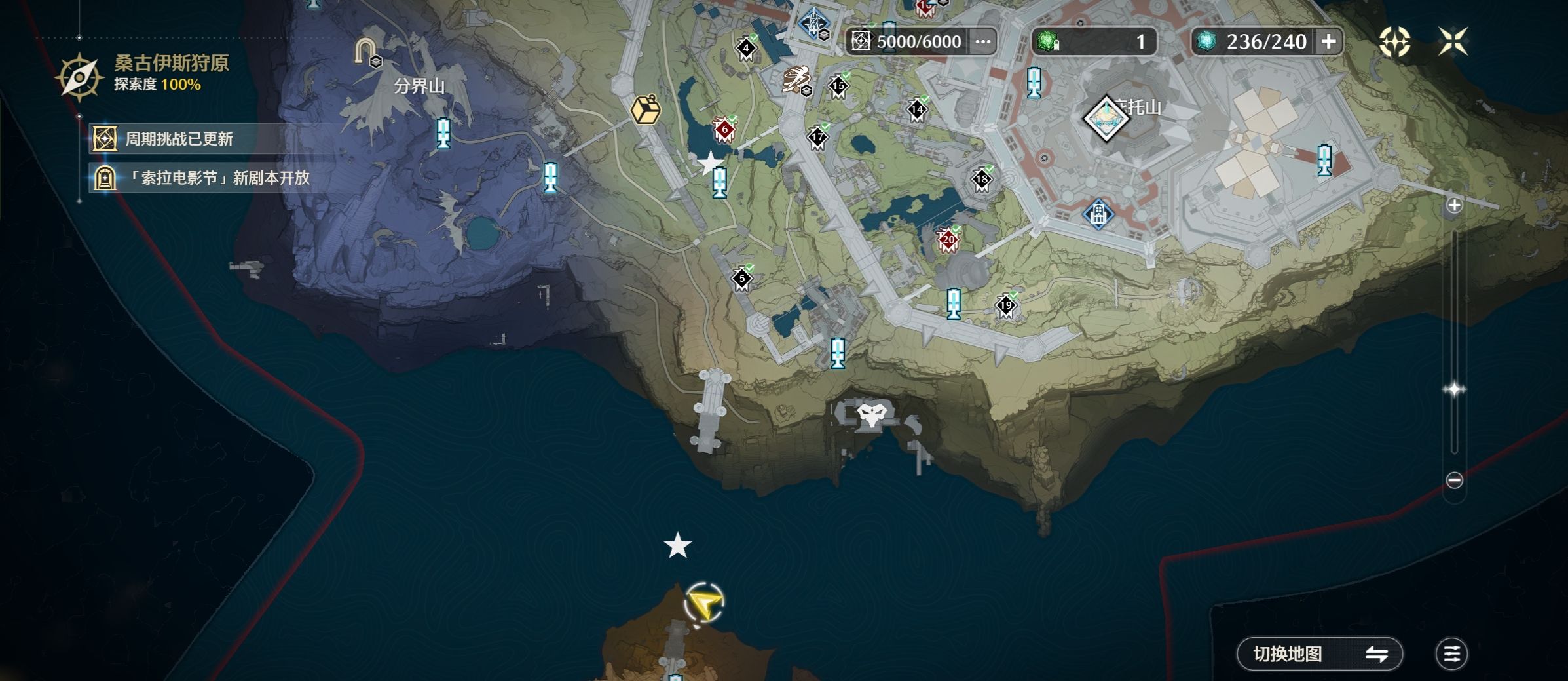Select the yellow cube map marker
Image resolution: width=1568 pixels, height=681 pixels.
(x=646, y=109)
